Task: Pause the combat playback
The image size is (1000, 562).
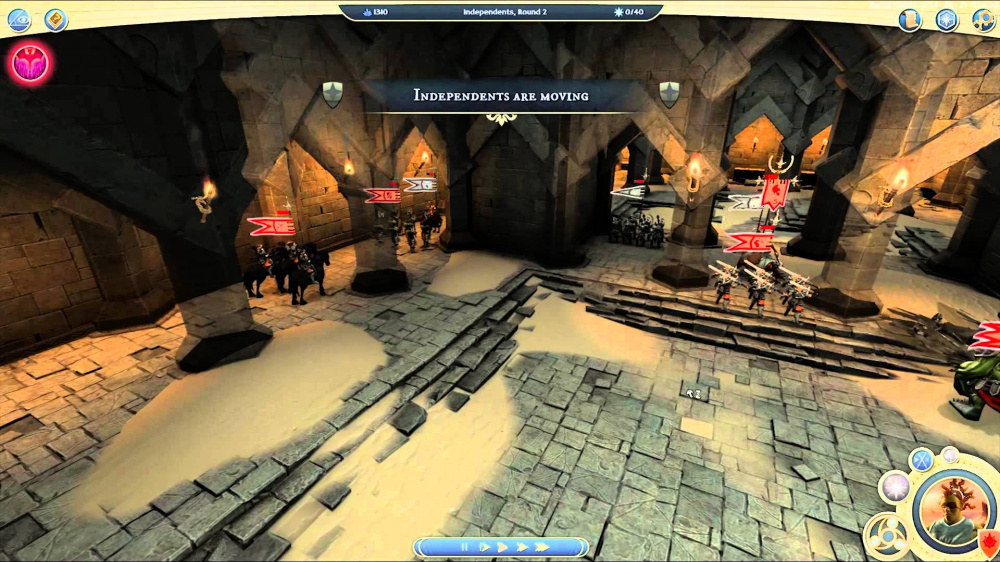Action: tap(464, 547)
